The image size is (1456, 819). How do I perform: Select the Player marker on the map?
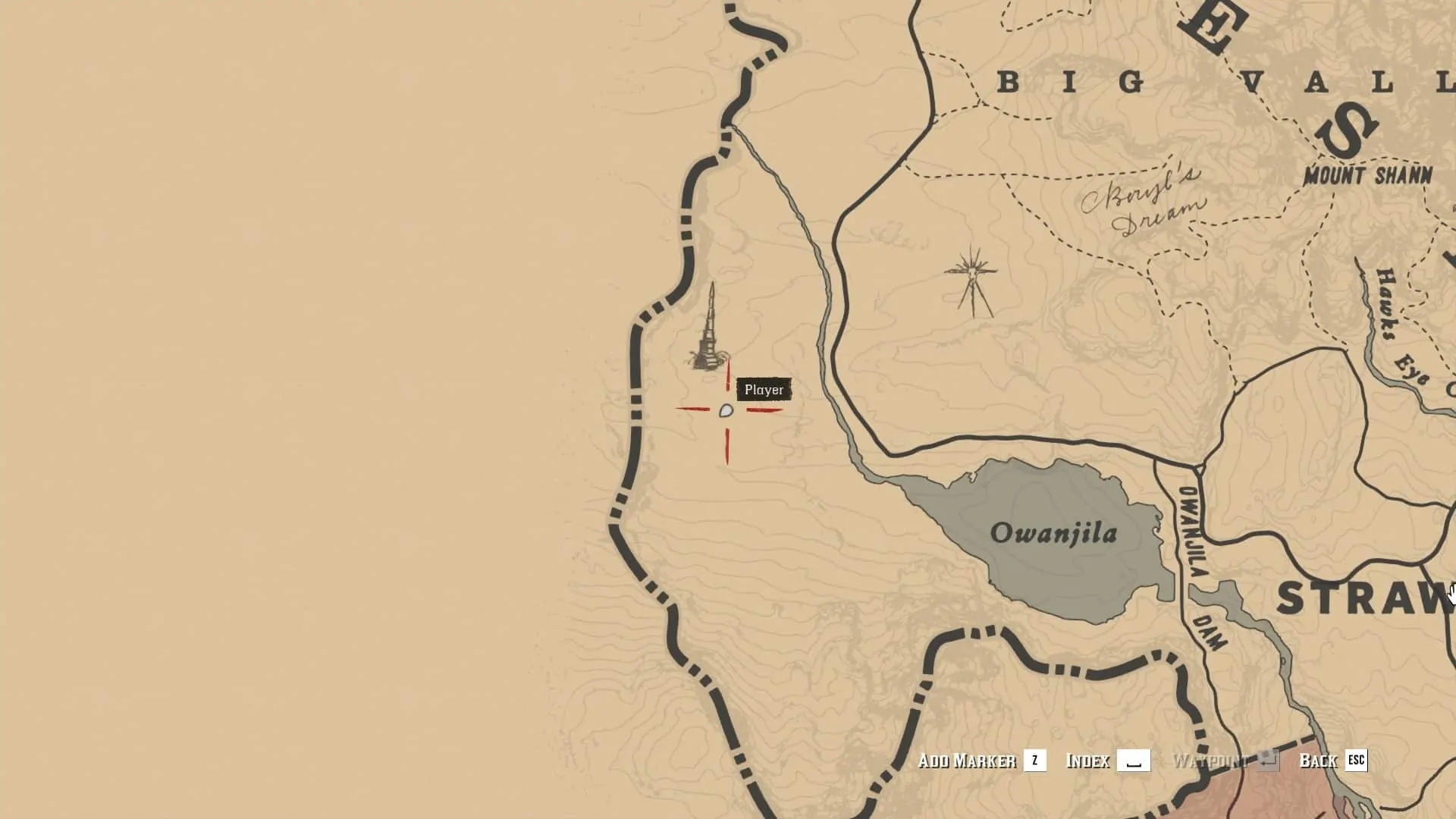tap(726, 411)
